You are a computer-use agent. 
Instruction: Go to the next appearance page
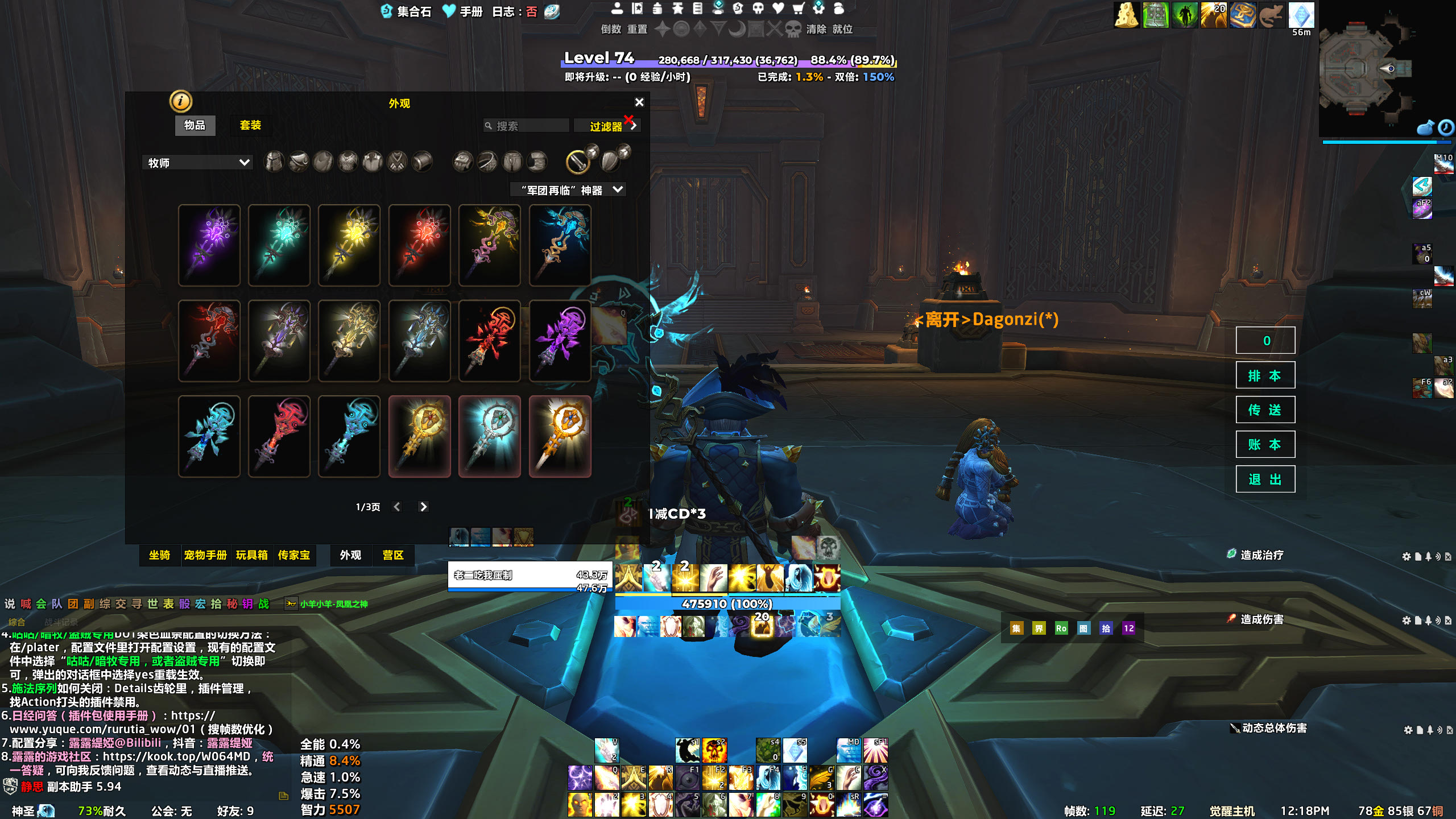(x=423, y=507)
